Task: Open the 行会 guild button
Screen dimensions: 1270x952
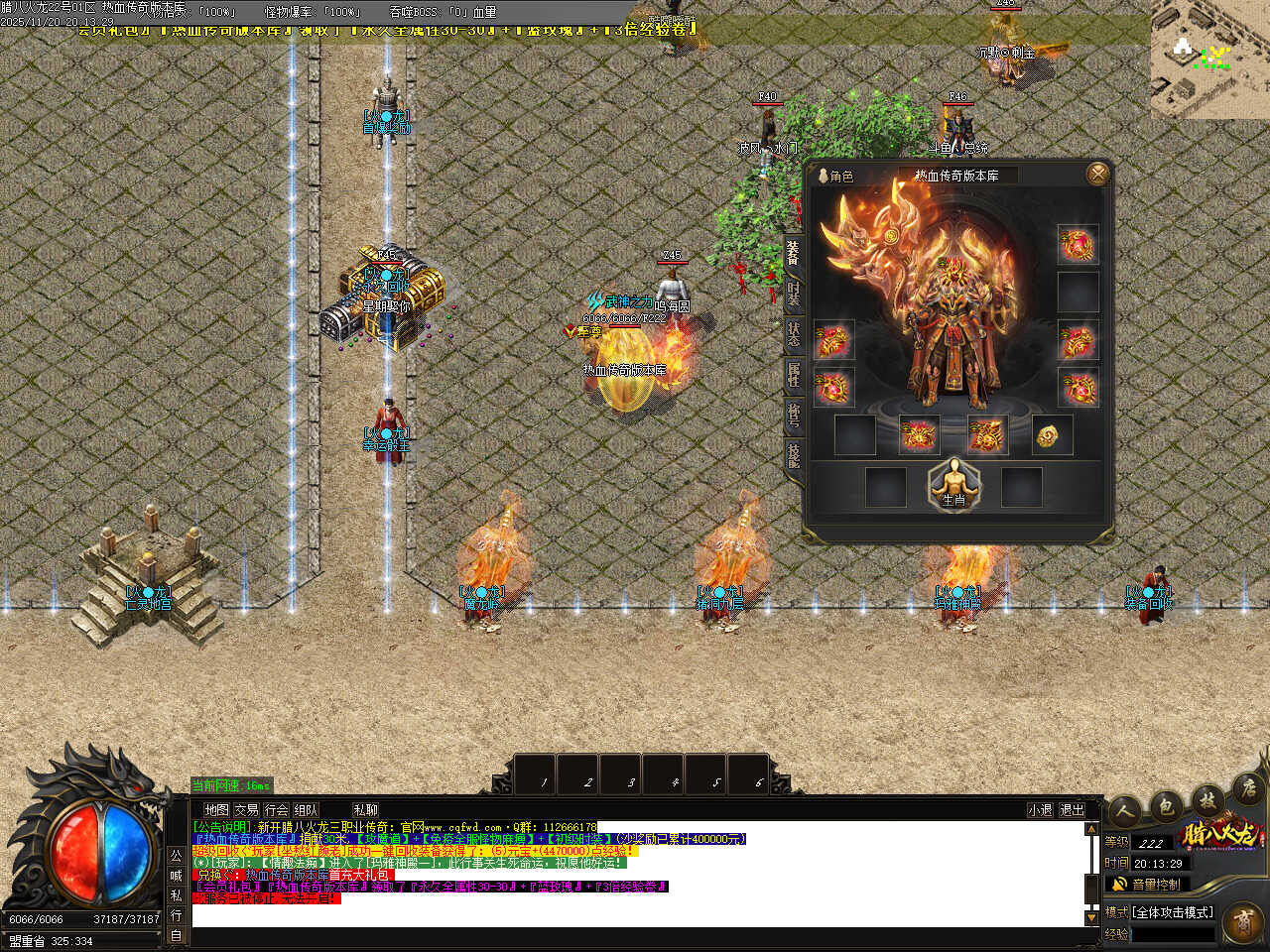Action: (x=277, y=810)
